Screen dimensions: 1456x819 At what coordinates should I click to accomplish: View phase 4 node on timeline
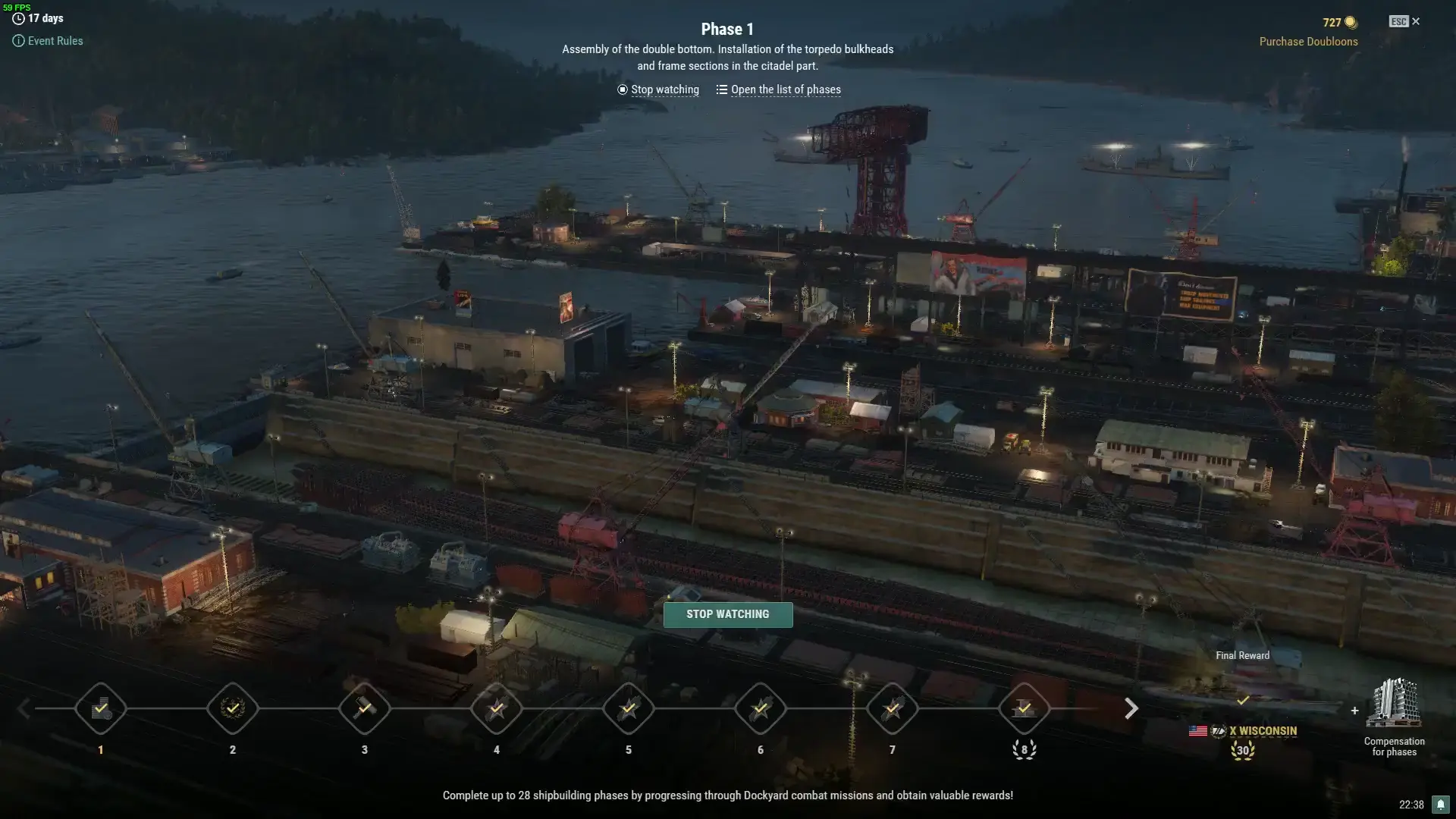[x=497, y=709]
